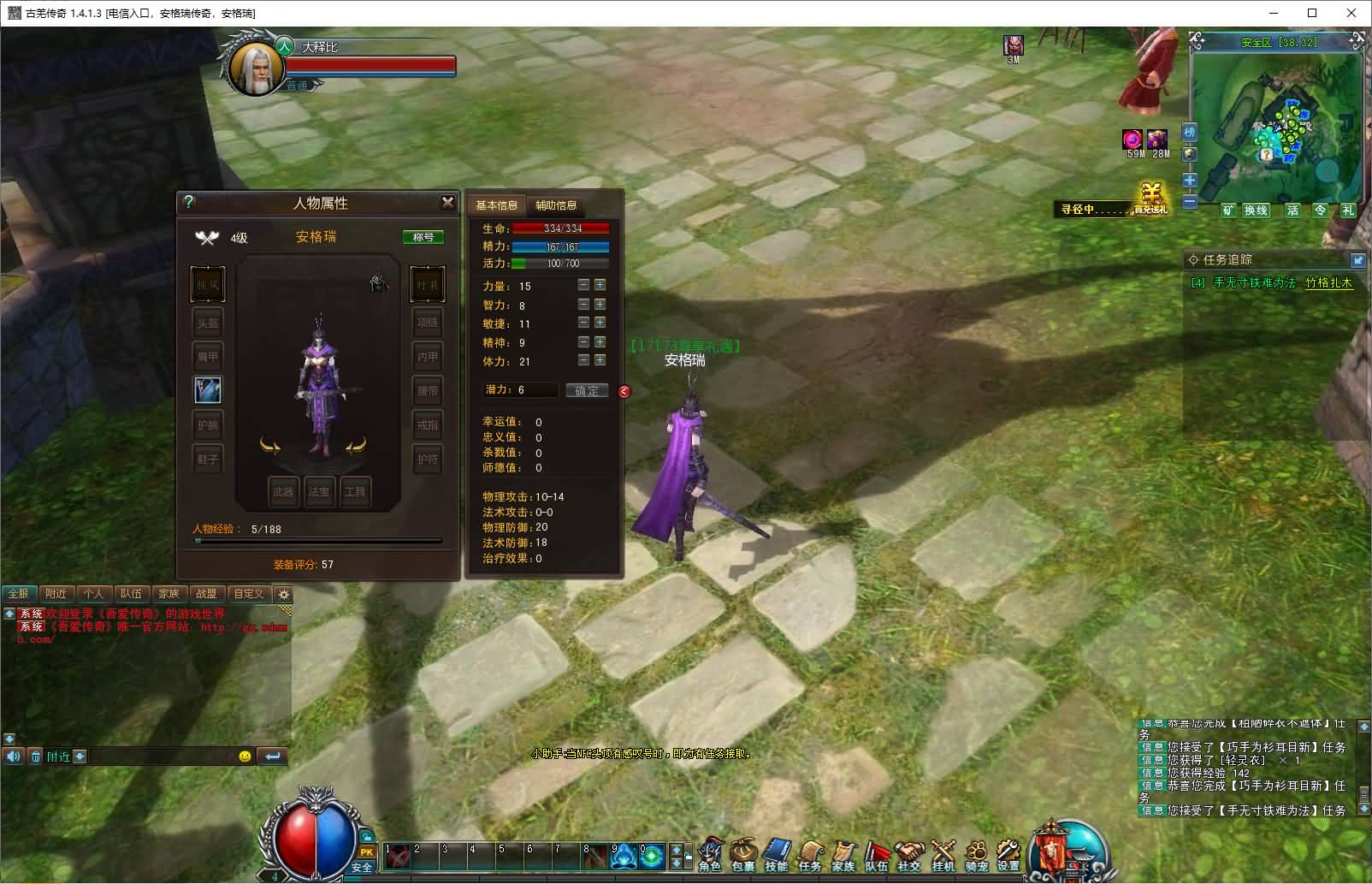Close the 人物属性 character window
Viewport: 1372px width, 884px height.
pyautogui.click(x=447, y=202)
